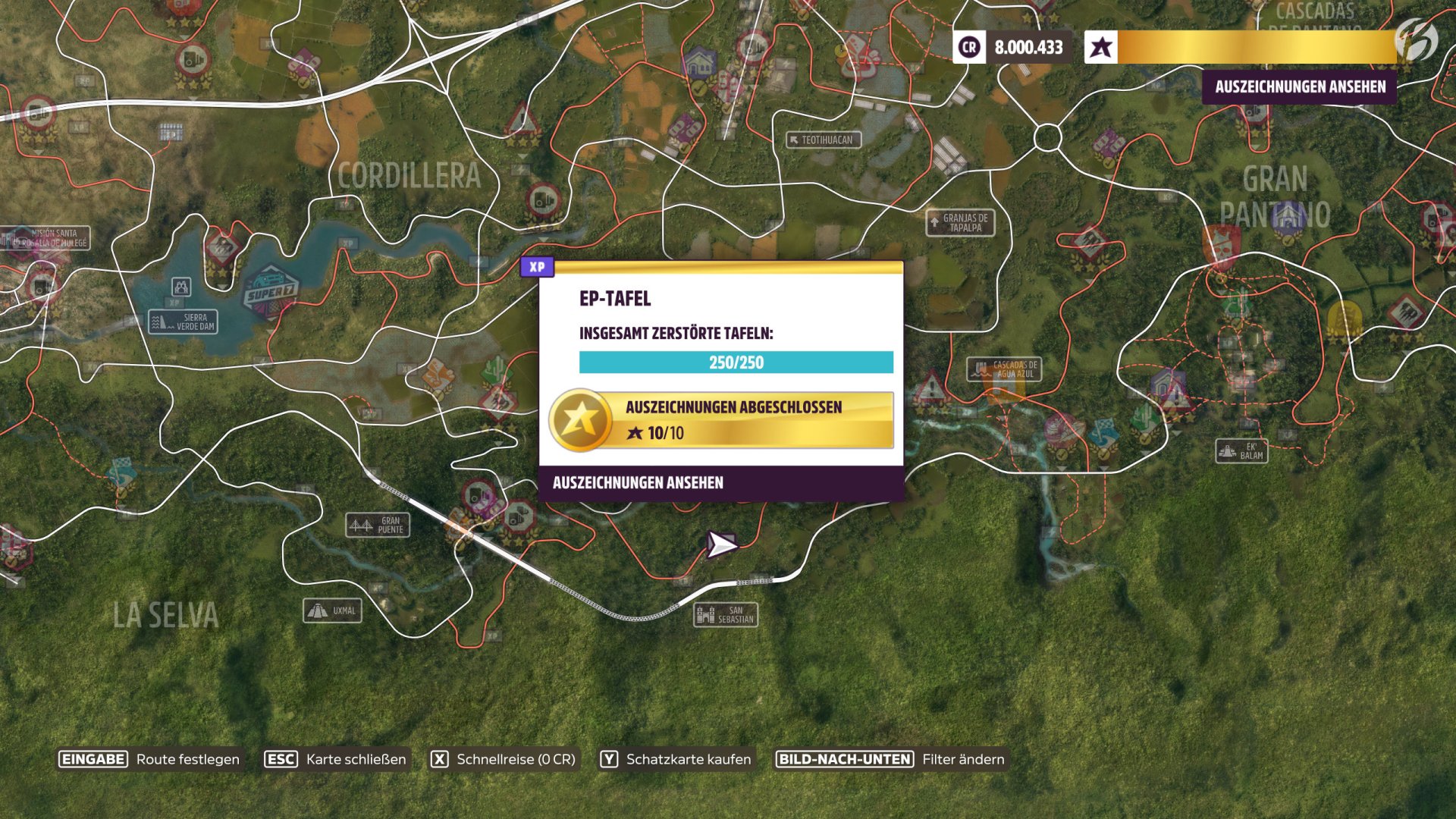Click the white player arrow on map
Image resolution: width=1456 pixels, height=819 pixels.
(721, 544)
